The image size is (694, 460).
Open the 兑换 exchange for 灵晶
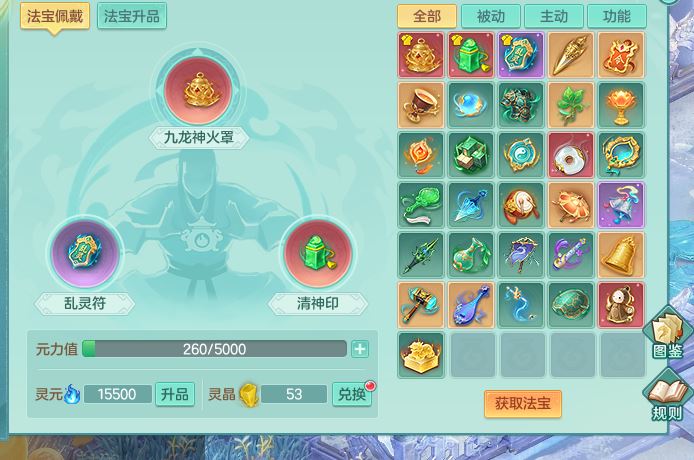click(351, 394)
